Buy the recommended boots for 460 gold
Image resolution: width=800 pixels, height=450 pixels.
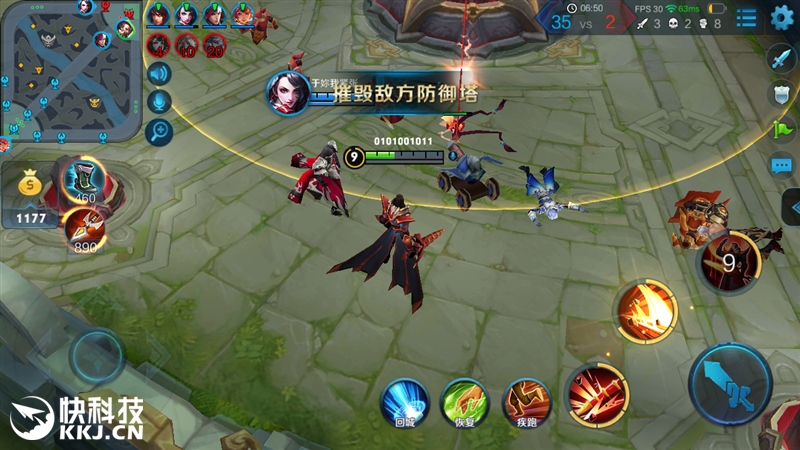[x=84, y=181]
